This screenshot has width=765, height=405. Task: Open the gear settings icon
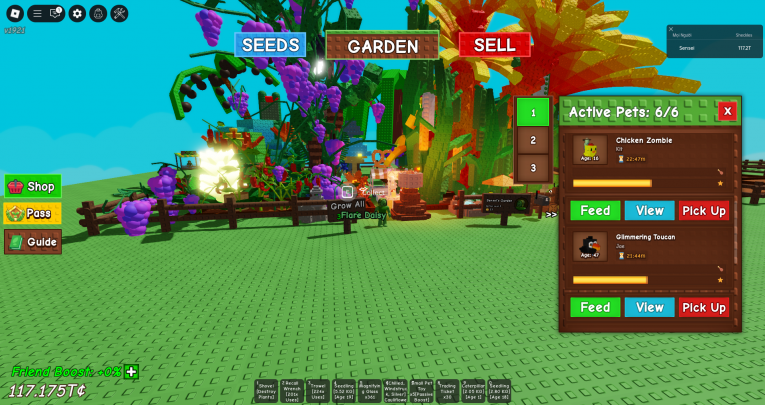77,13
